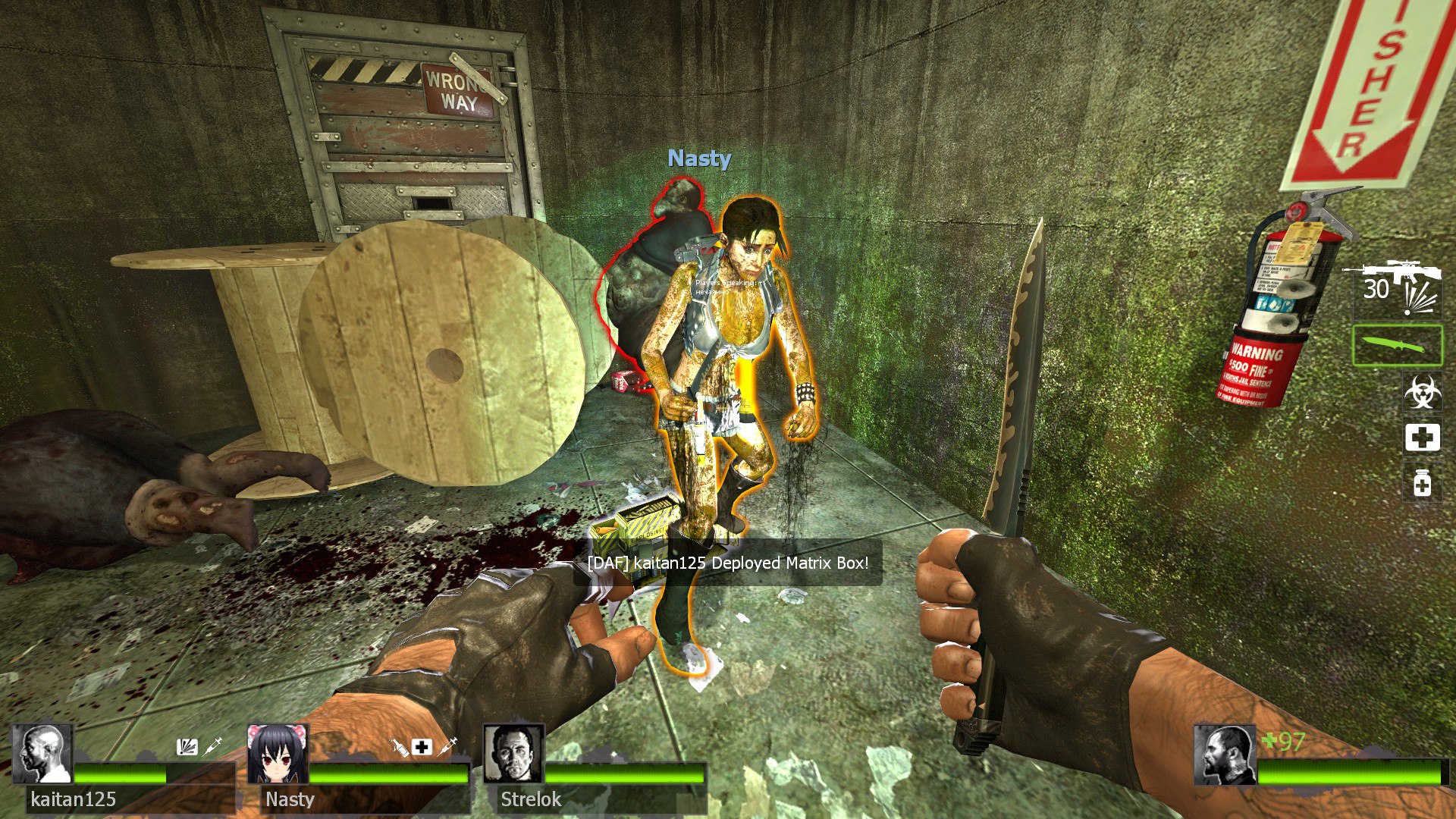
Task: Pick the pain pills bottle slot
Action: pos(1422,483)
